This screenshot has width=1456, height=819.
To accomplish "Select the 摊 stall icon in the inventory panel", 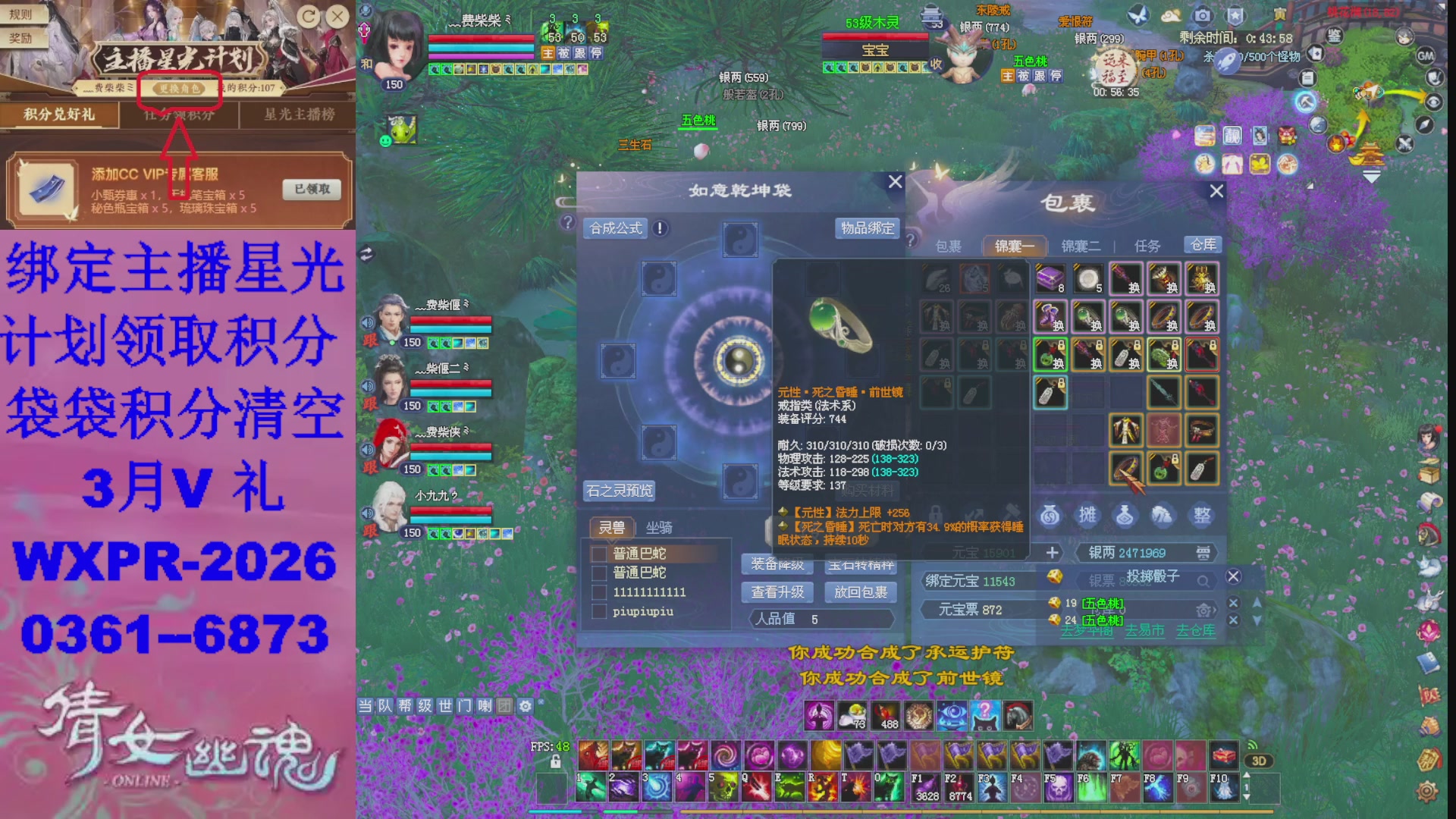I will [x=1088, y=516].
